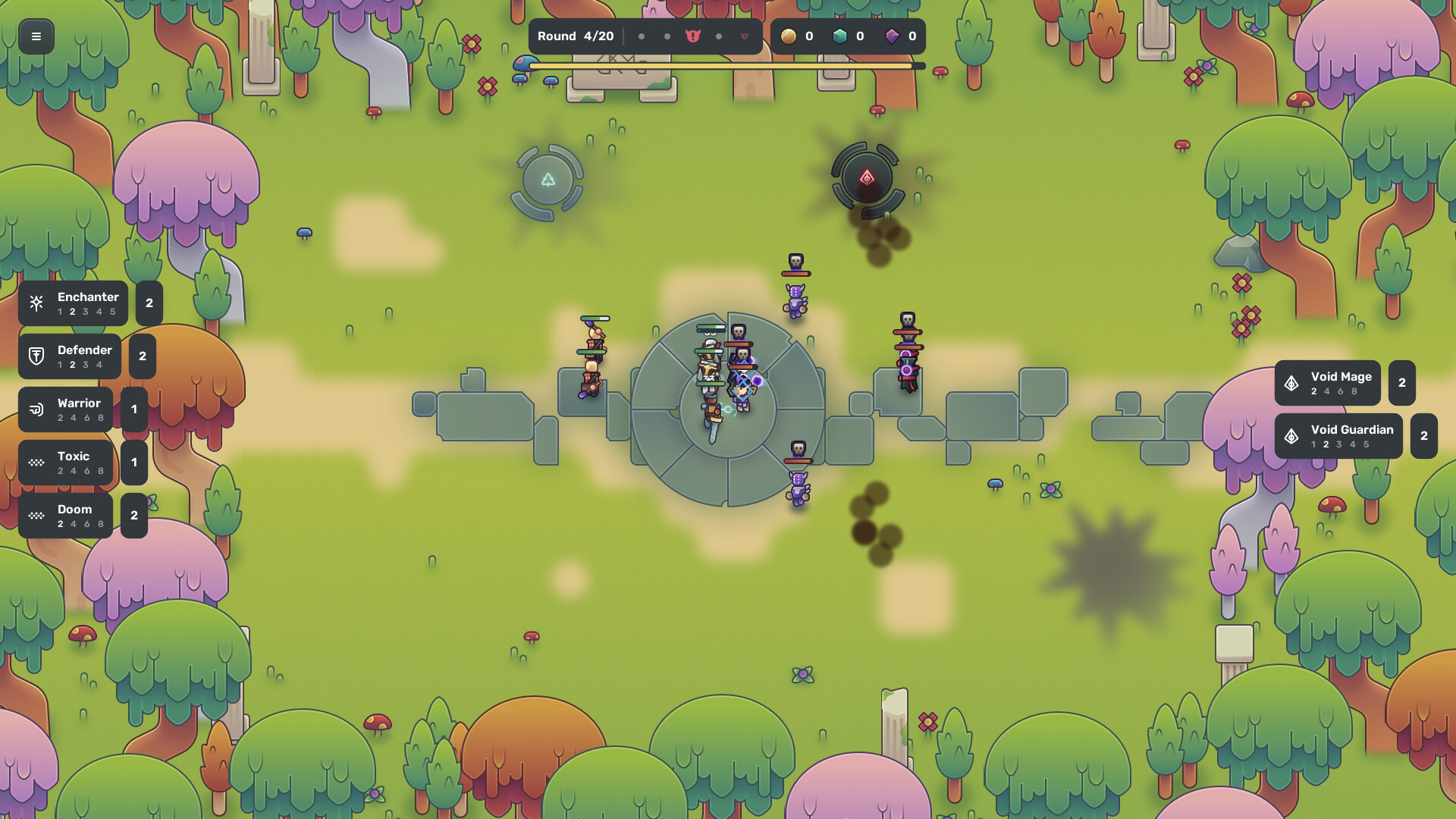Click the yellow round progress bar
This screenshot has width=1456, height=819.
[720, 67]
